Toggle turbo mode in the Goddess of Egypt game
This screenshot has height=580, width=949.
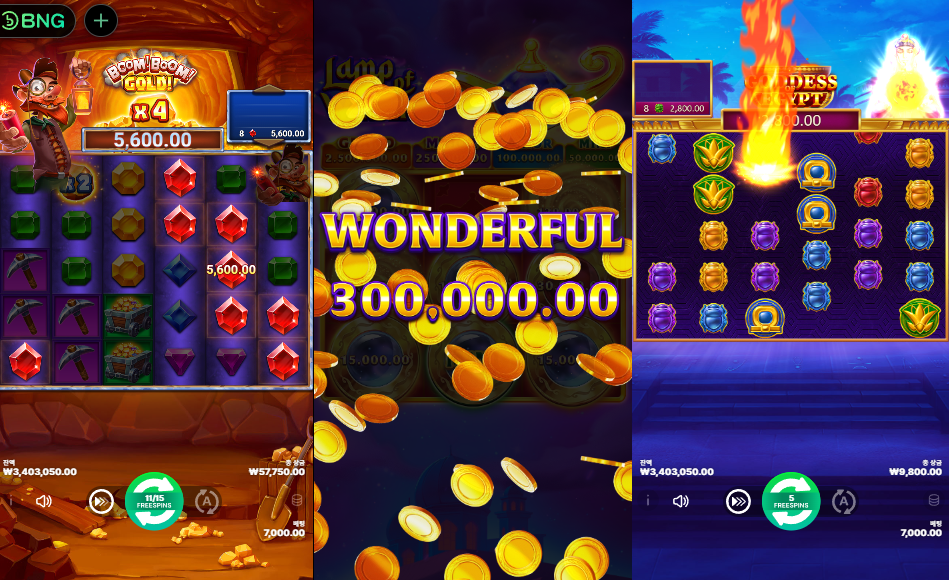point(738,501)
